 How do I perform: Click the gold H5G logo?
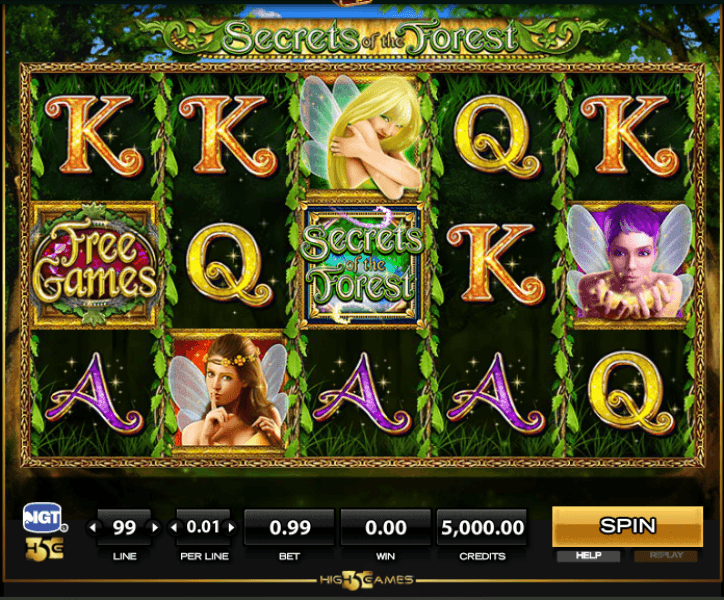click(45, 548)
